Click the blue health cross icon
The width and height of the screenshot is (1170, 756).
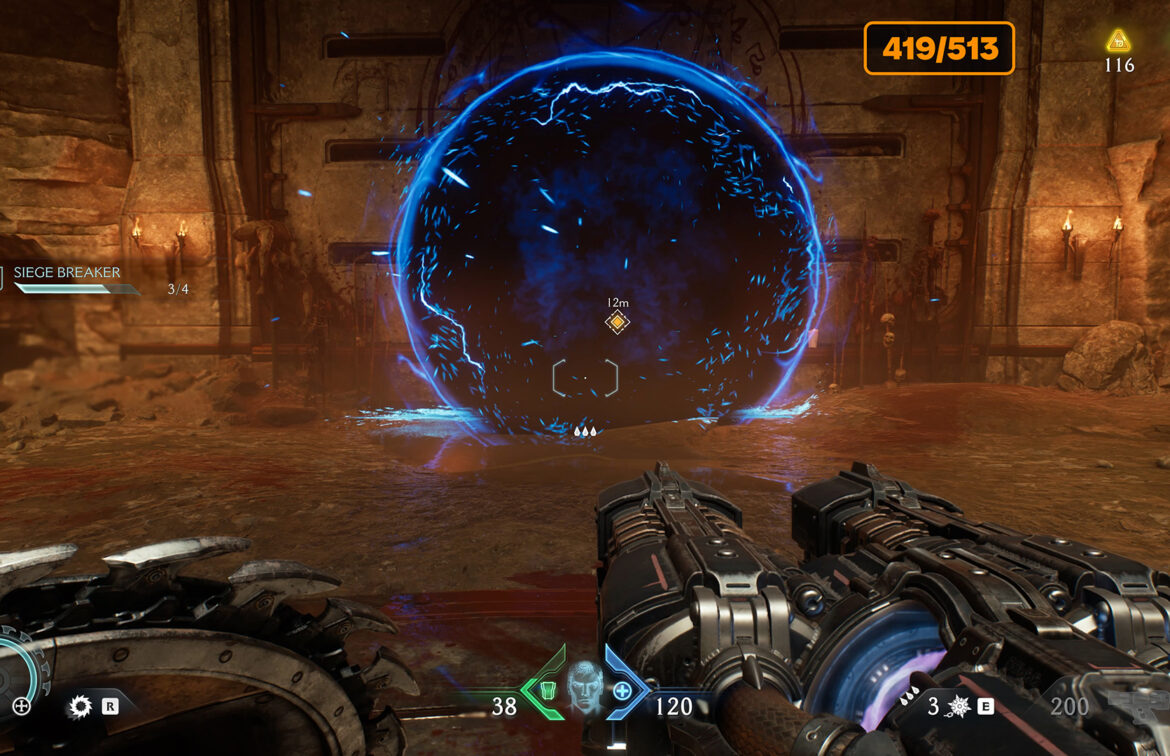tap(622, 690)
